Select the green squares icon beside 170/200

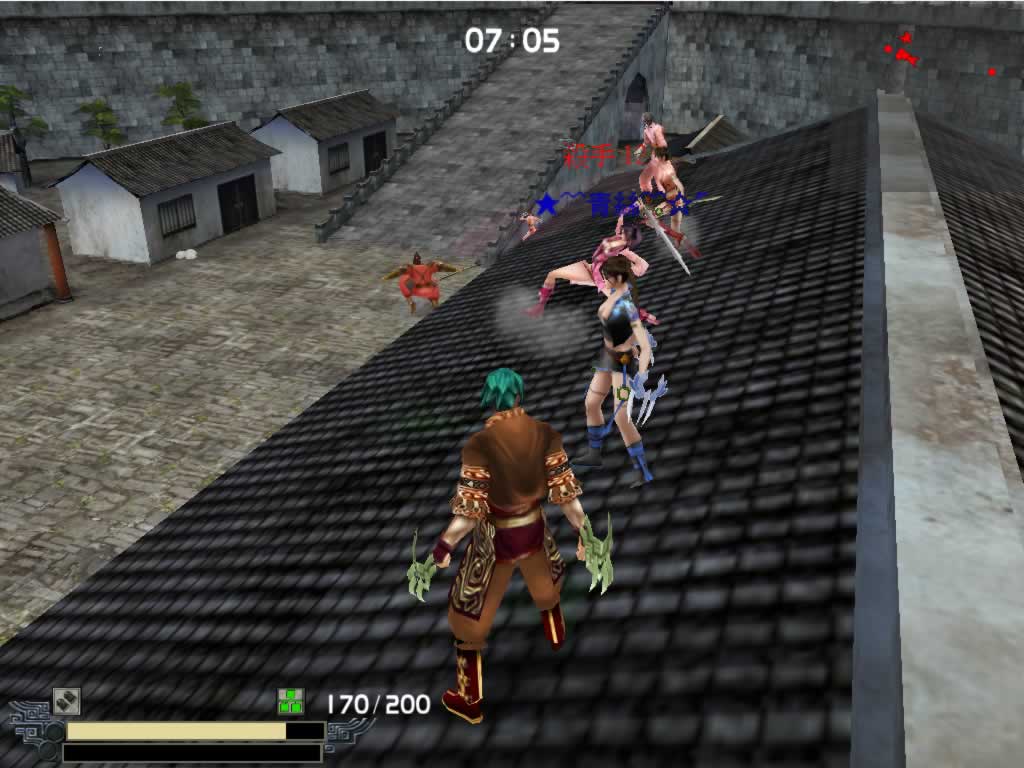click(290, 701)
